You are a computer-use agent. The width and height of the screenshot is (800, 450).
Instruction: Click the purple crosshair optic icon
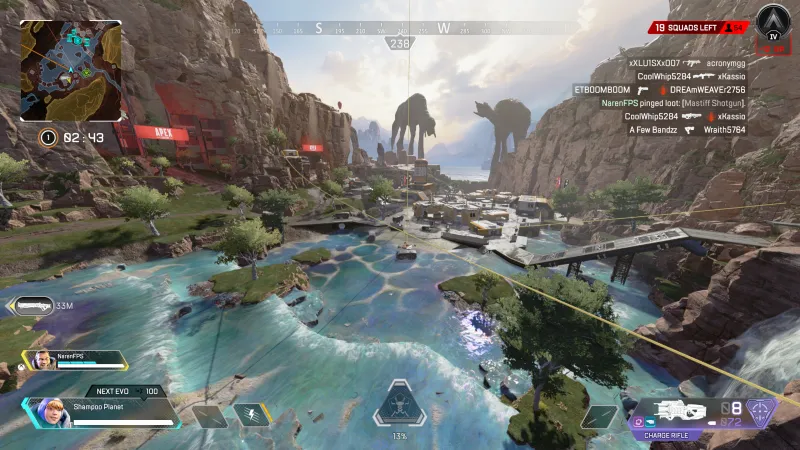click(761, 411)
